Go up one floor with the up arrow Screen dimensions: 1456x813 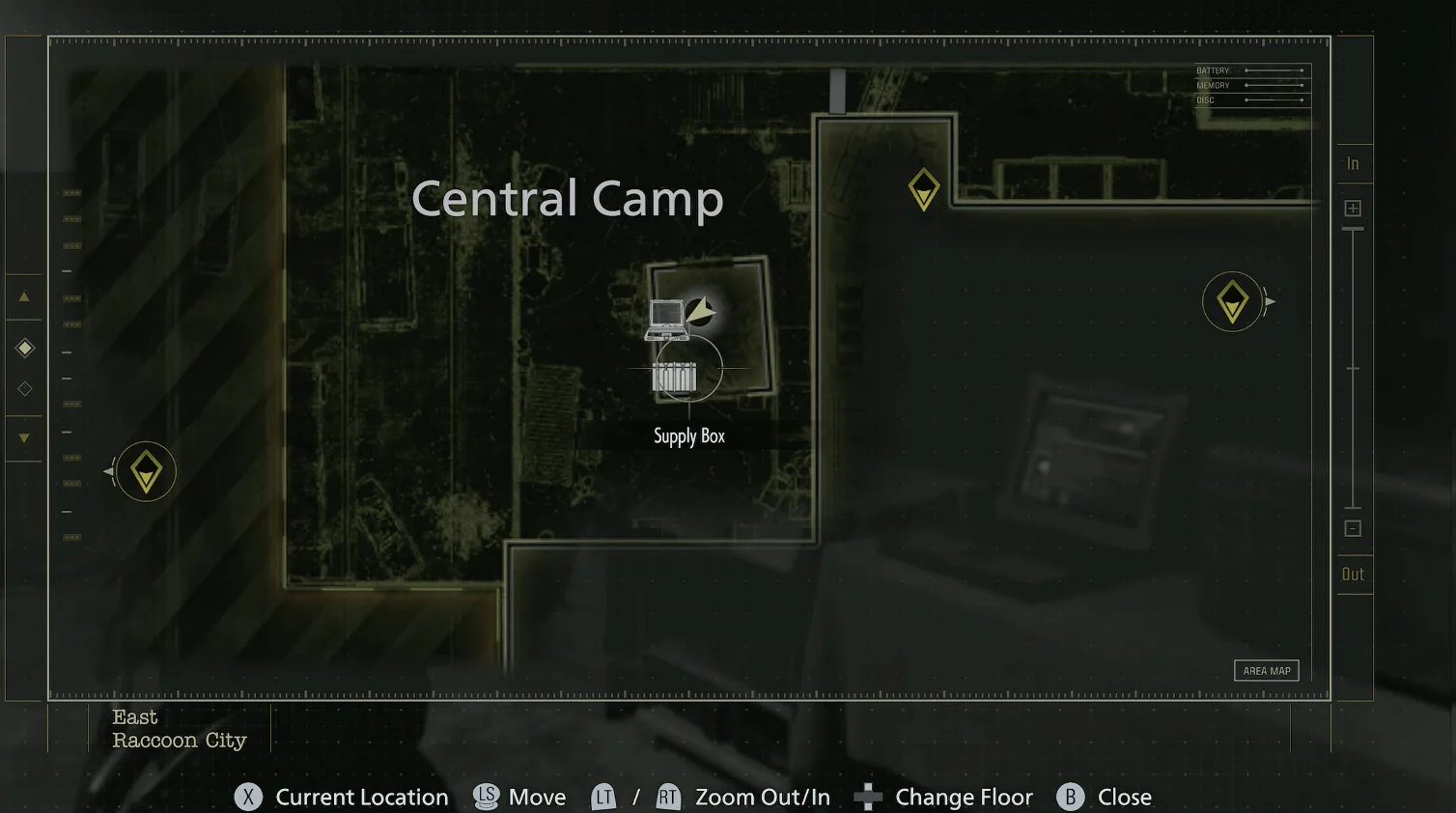click(24, 297)
